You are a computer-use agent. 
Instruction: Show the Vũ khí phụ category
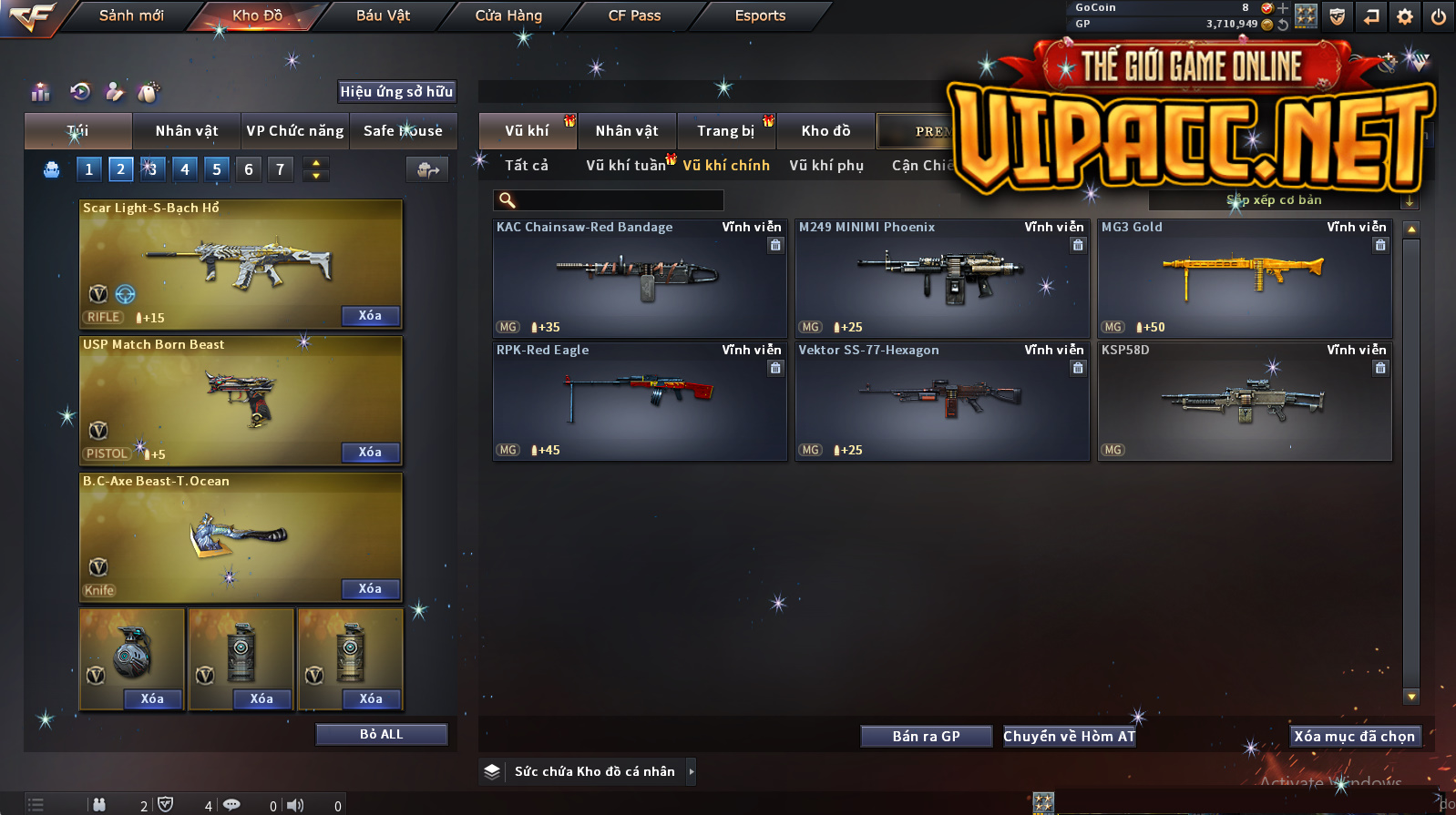(x=826, y=166)
